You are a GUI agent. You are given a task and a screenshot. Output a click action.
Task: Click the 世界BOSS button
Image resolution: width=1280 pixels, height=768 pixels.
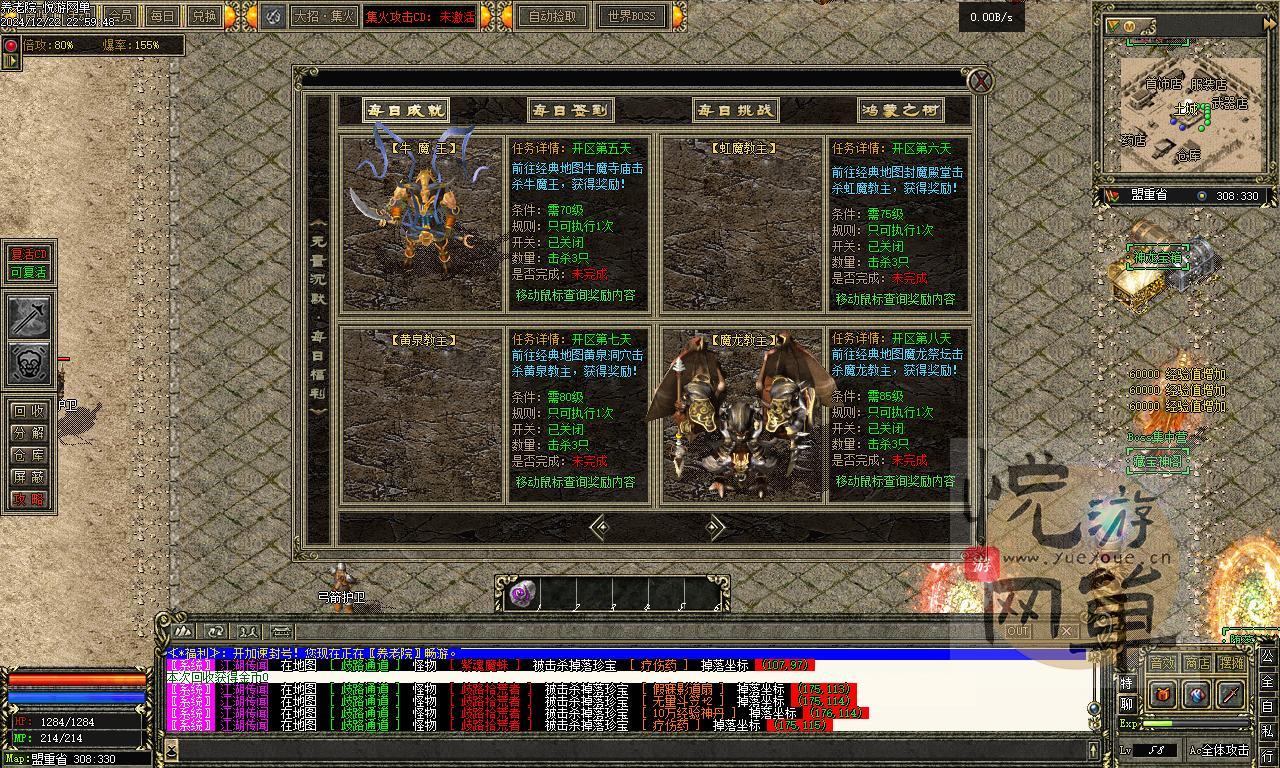click(632, 16)
